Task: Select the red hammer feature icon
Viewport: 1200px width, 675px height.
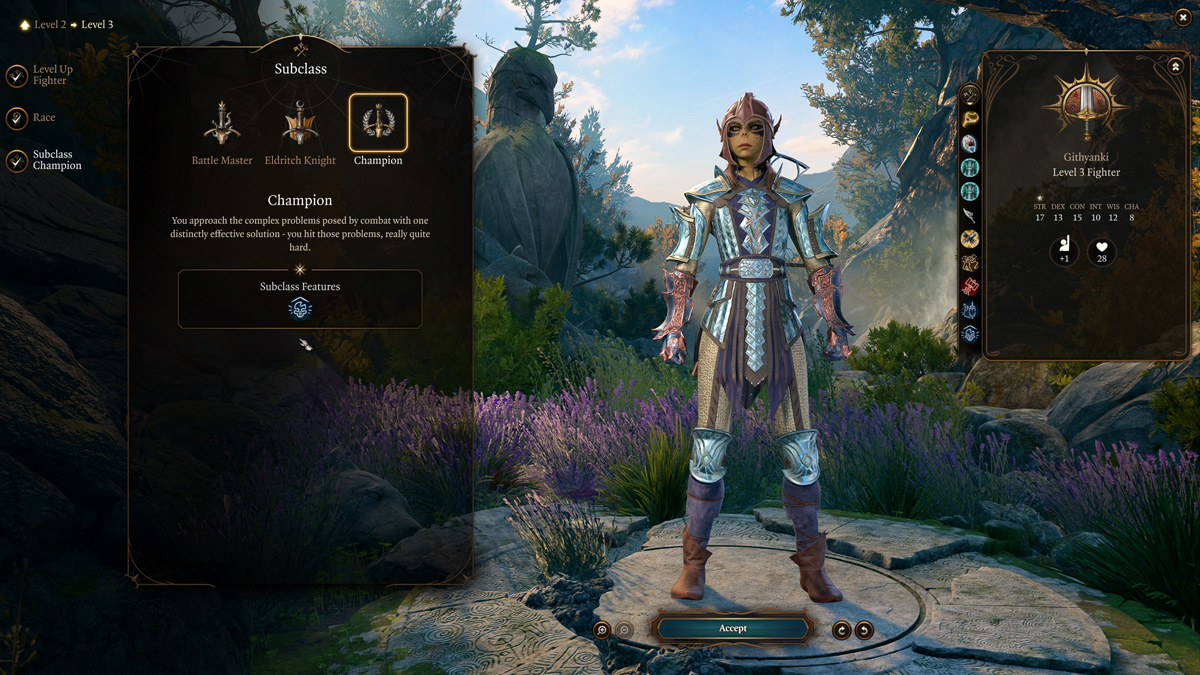Action: pos(969,287)
